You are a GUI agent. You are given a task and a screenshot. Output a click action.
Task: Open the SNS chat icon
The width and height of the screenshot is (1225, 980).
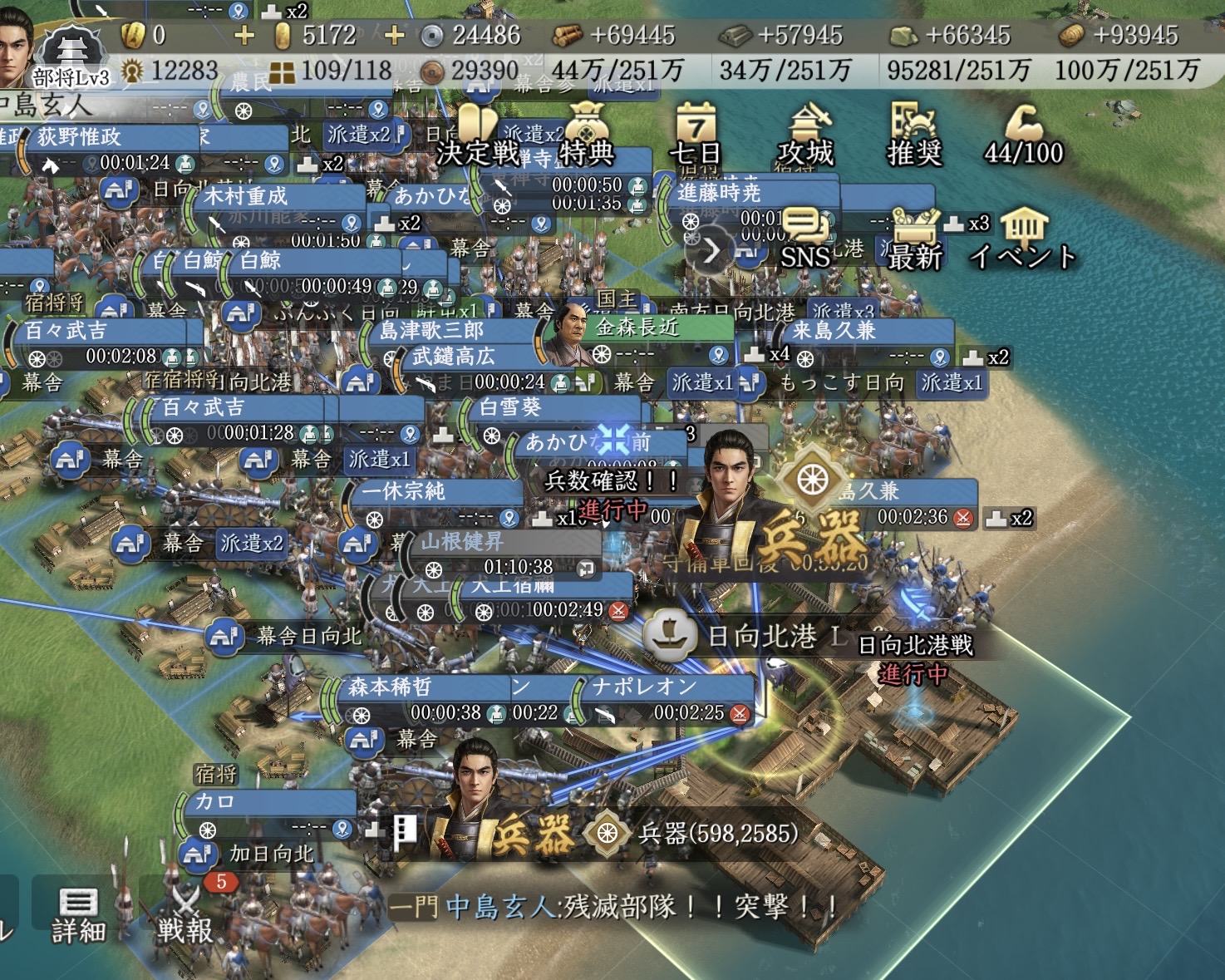pyautogui.click(x=804, y=237)
